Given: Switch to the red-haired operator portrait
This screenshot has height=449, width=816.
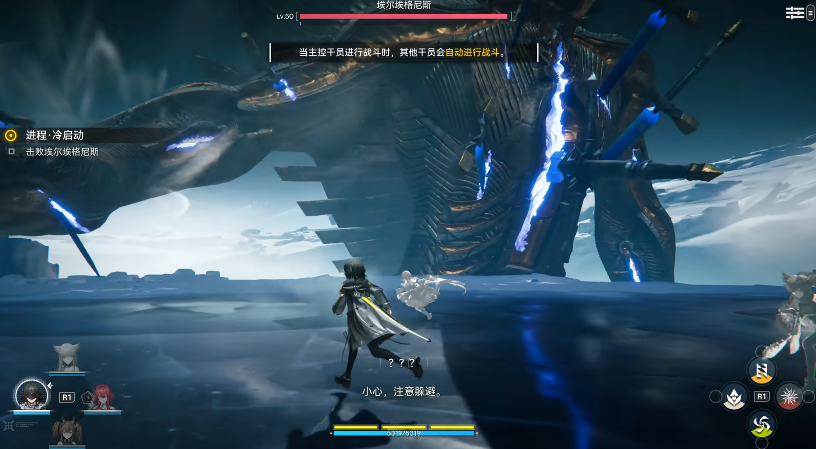Looking at the screenshot, I should coord(103,396).
